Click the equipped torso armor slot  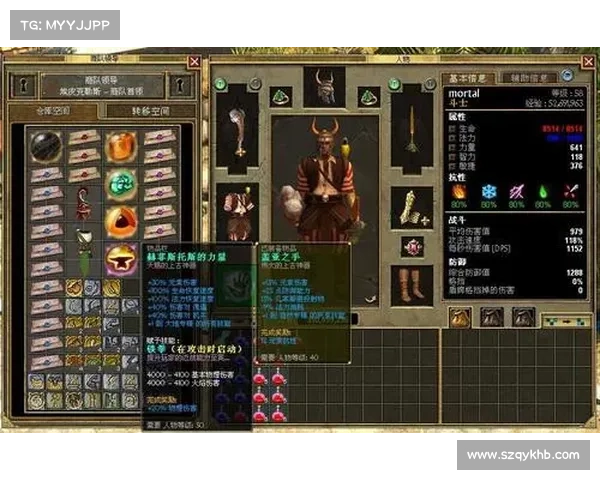(238, 208)
